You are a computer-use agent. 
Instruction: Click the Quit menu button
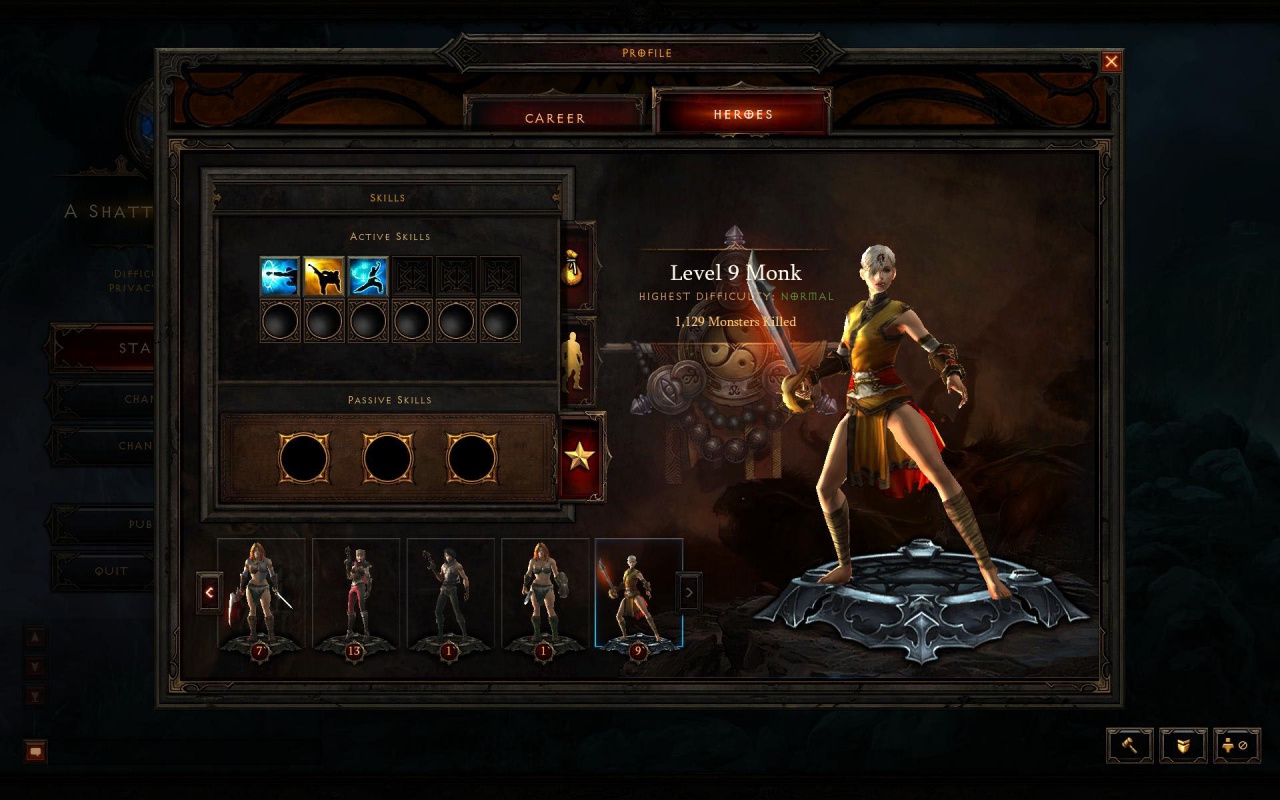pyautogui.click(x=110, y=571)
